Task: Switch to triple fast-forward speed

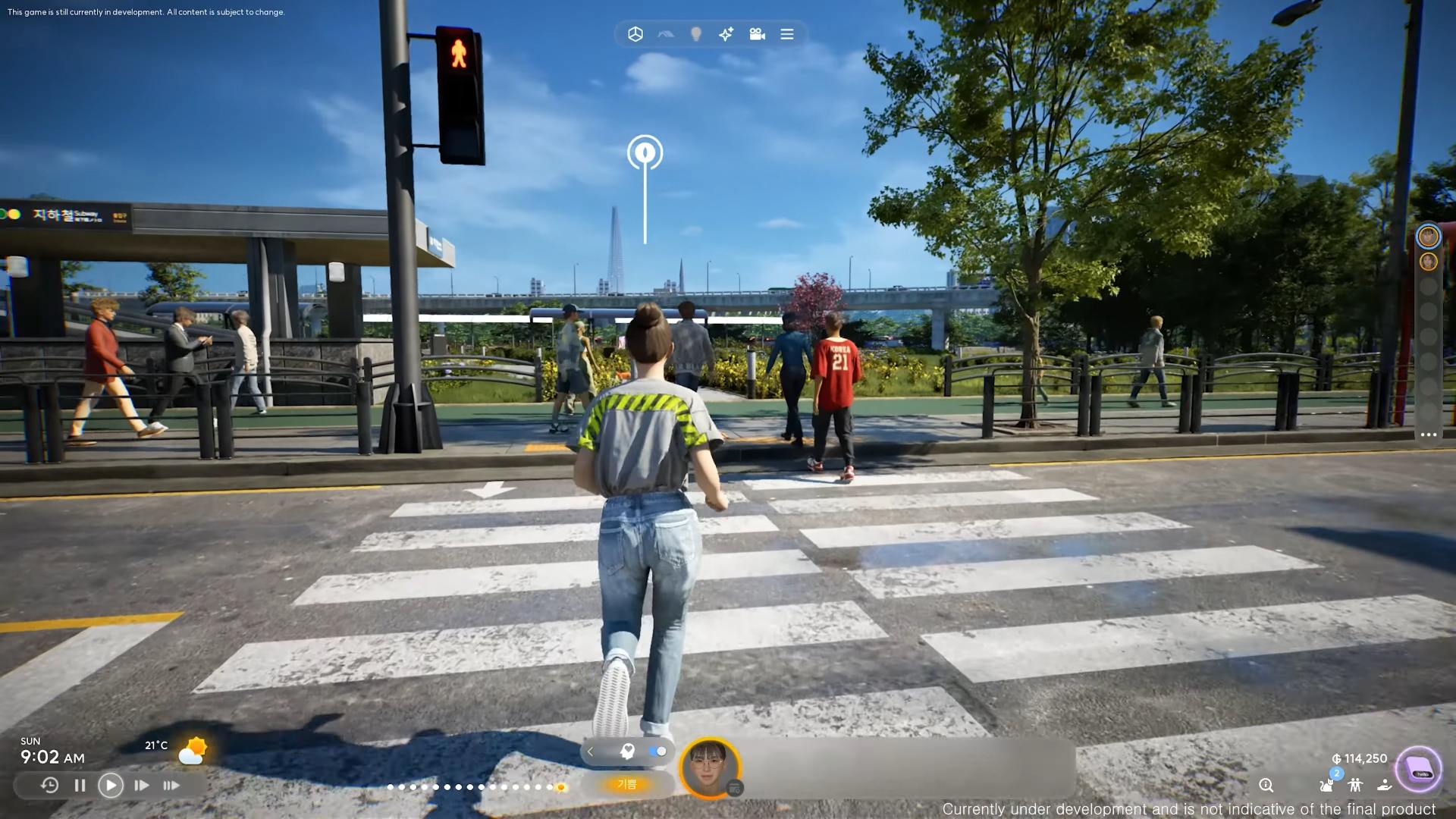Action: click(171, 786)
